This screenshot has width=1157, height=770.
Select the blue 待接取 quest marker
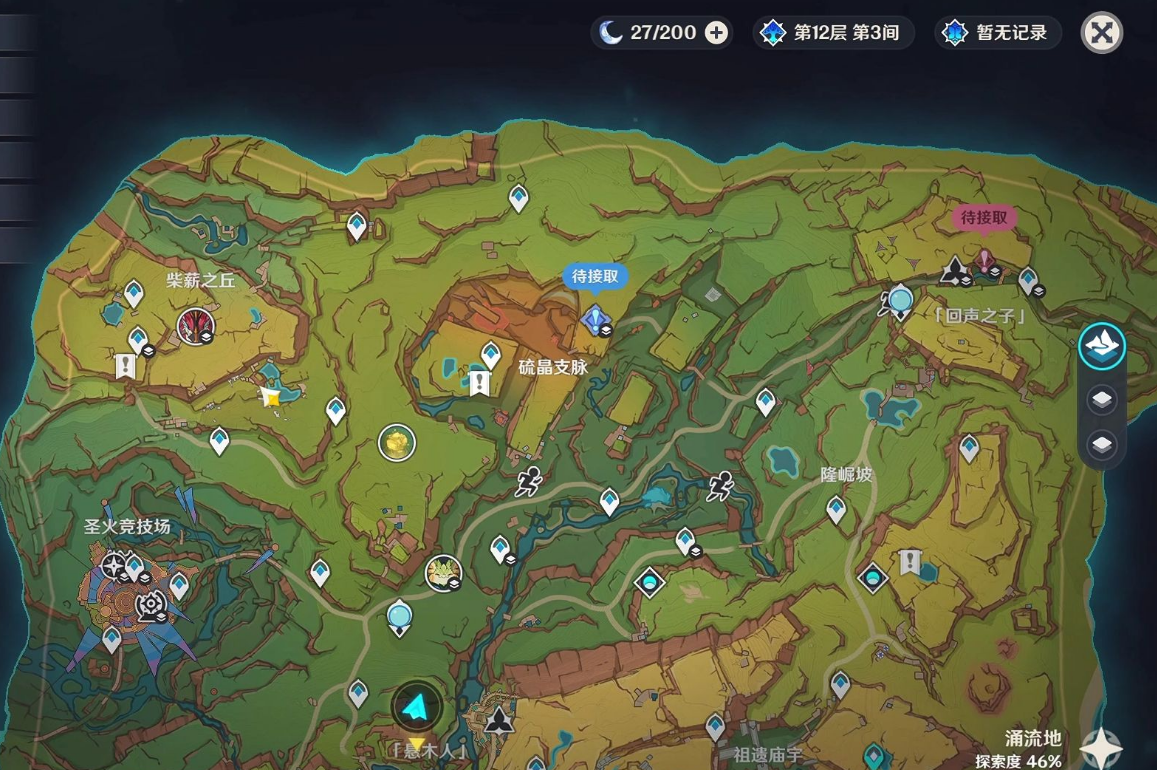click(x=596, y=319)
